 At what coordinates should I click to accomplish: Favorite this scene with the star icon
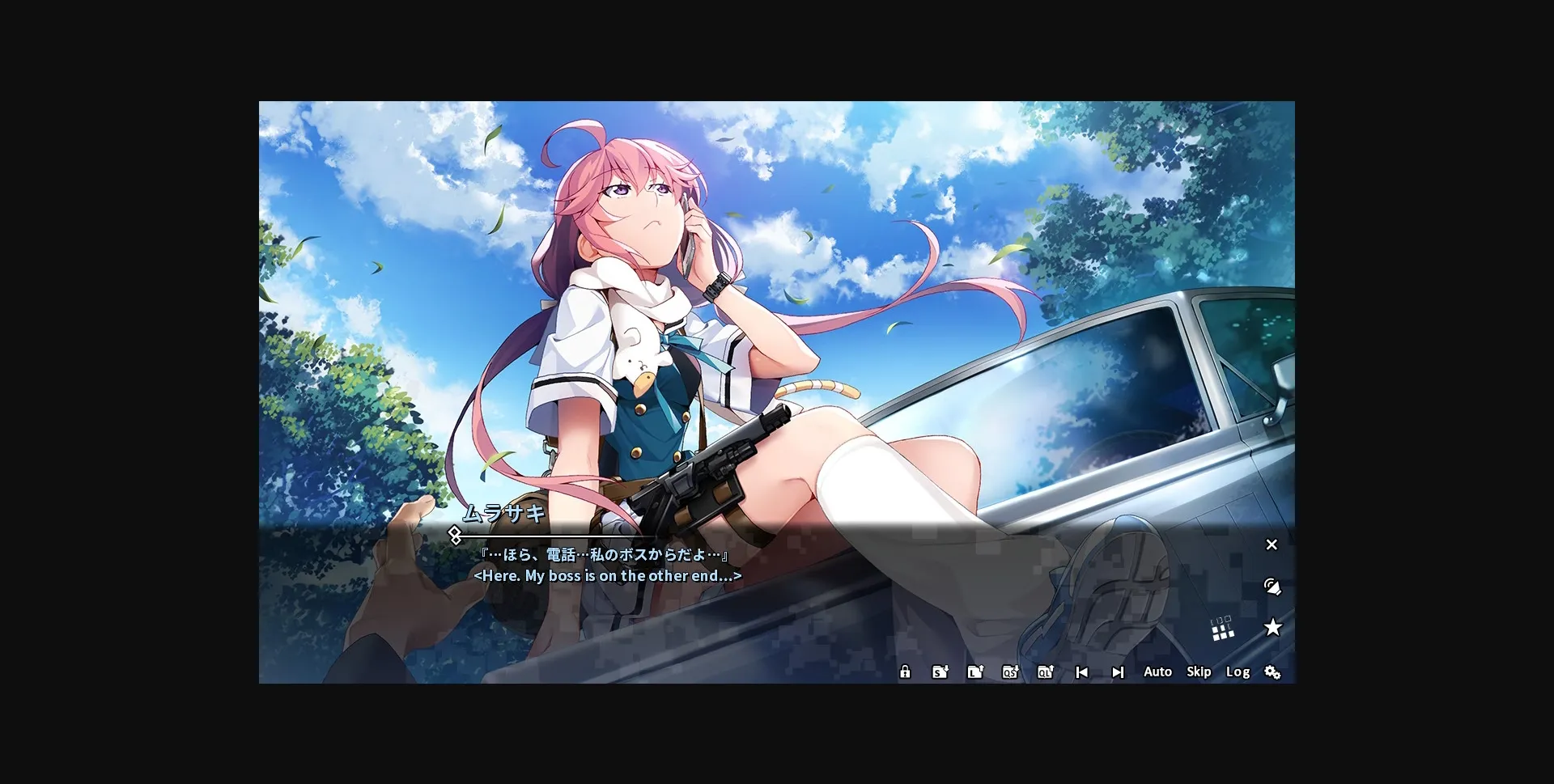[x=1273, y=627]
